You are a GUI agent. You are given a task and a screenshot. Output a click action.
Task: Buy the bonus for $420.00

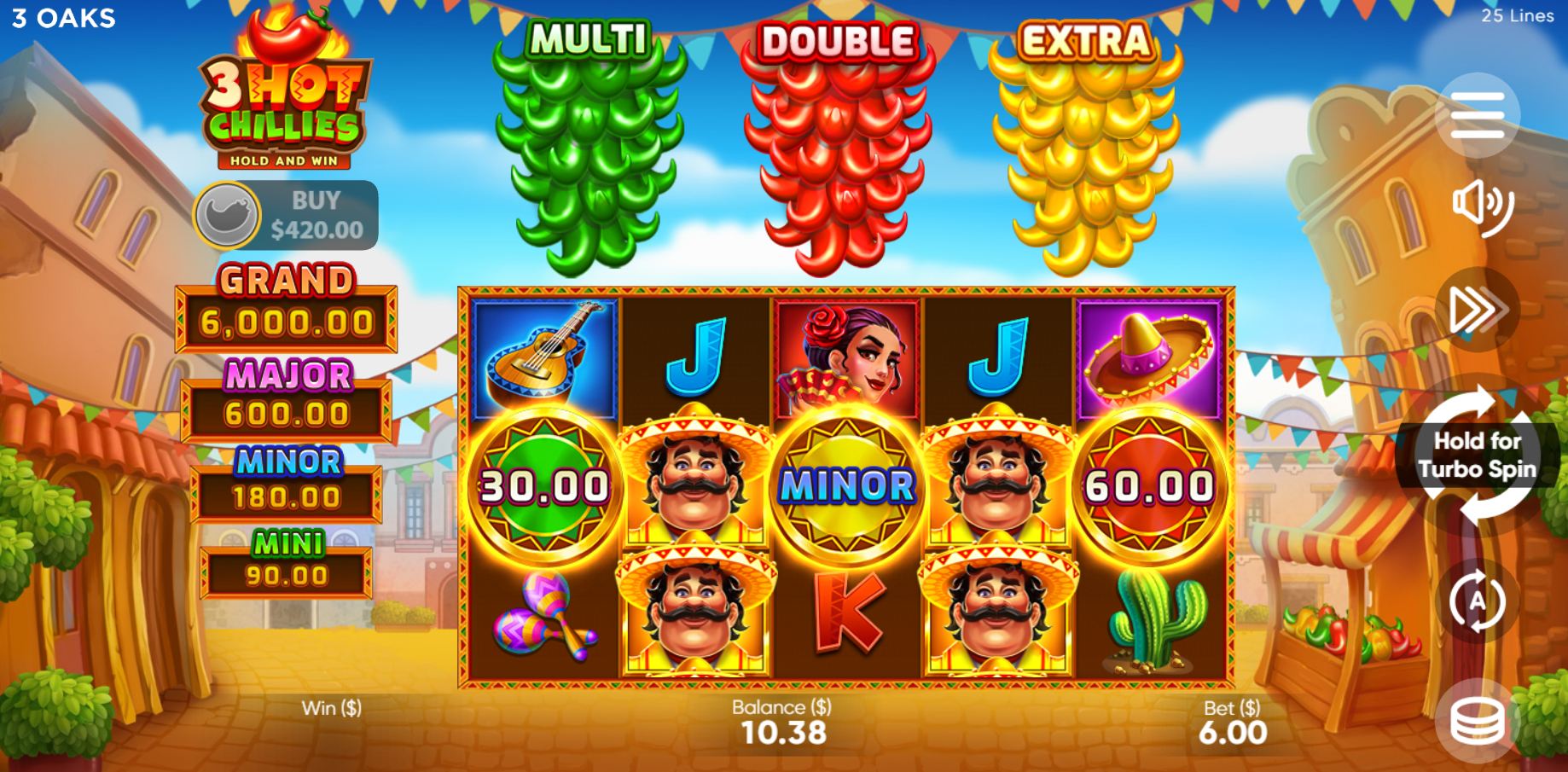(287, 215)
